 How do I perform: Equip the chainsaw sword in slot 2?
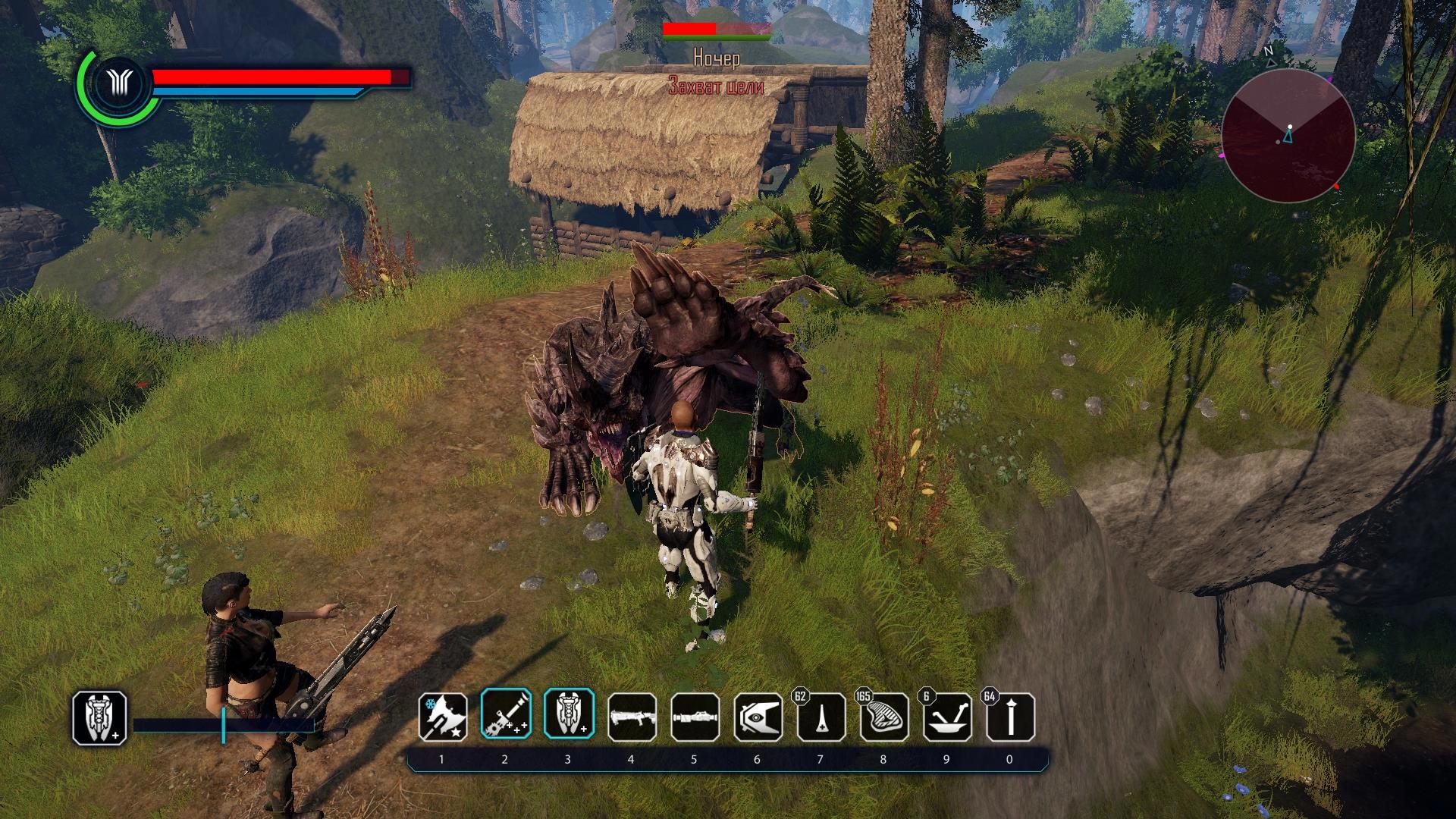point(505,716)
